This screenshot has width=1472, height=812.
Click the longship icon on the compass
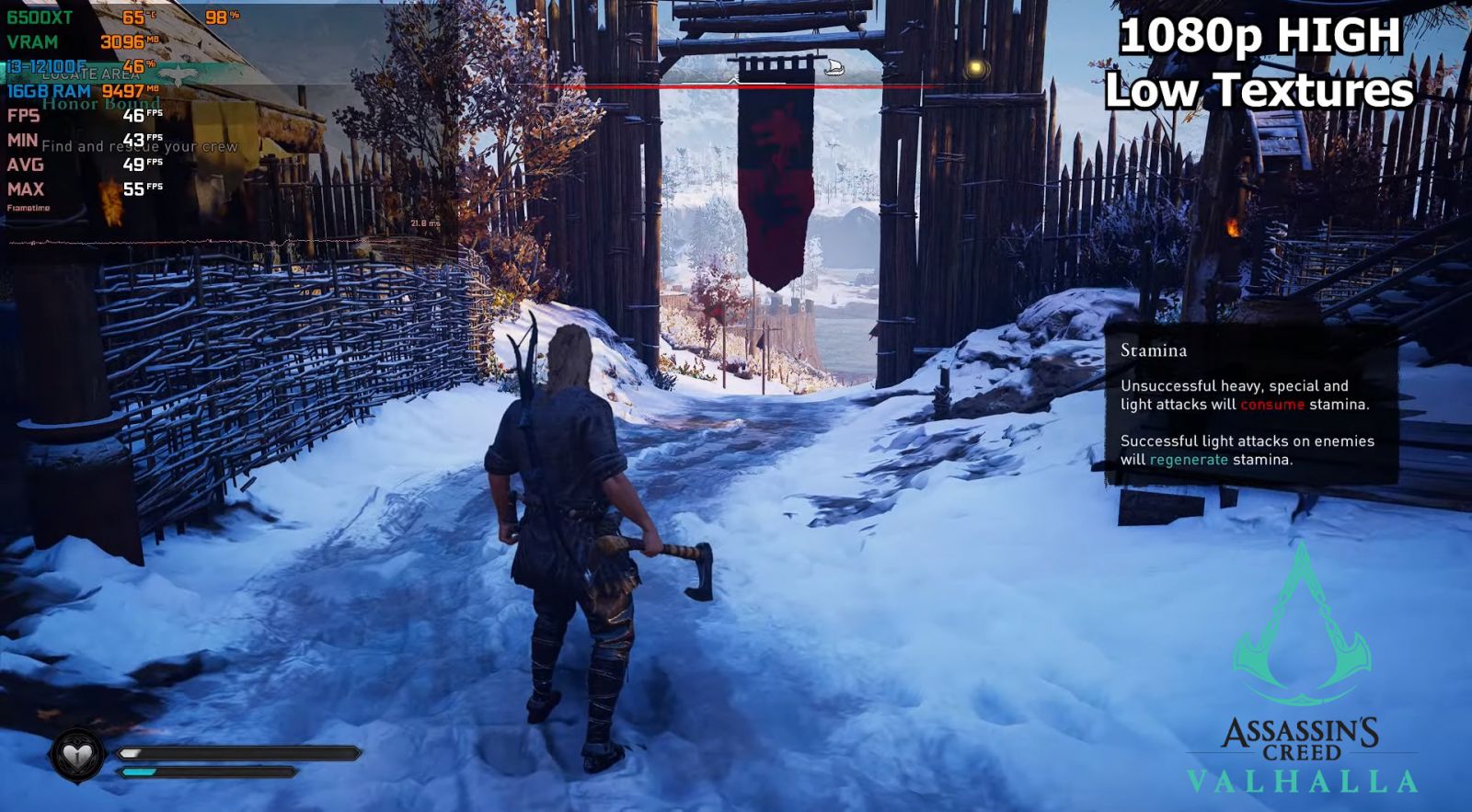pos(834,67)
